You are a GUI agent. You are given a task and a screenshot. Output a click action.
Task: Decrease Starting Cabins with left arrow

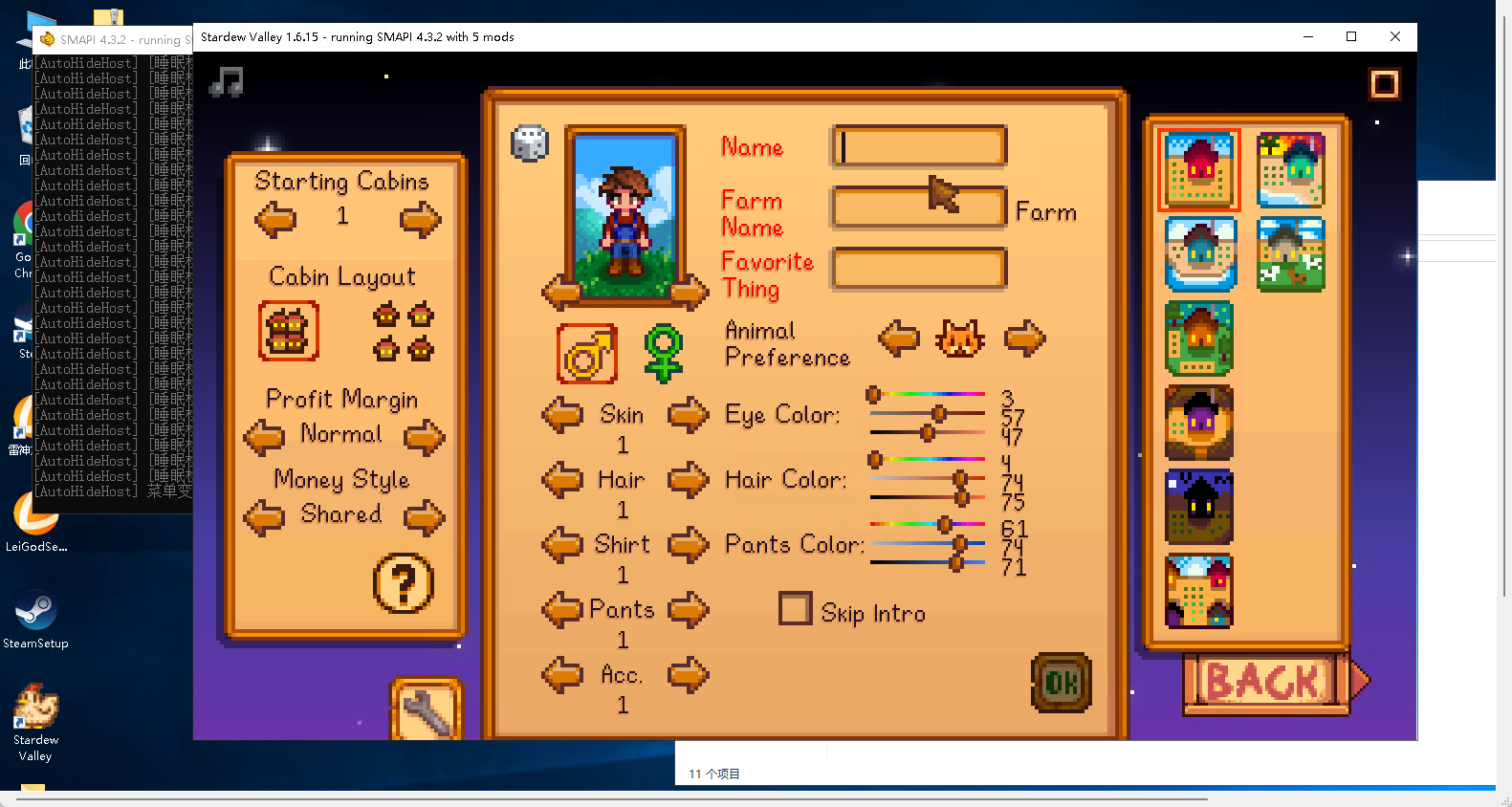(x=275, y=220)
